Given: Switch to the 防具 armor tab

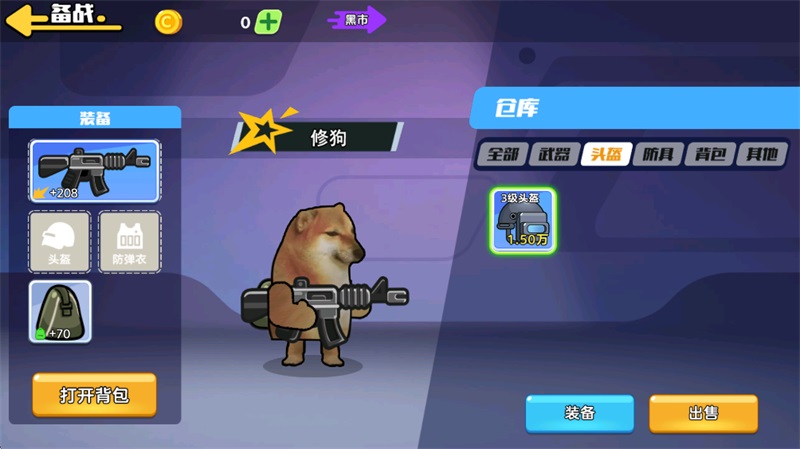Looking at the screenshot, I should pos(659,154).
